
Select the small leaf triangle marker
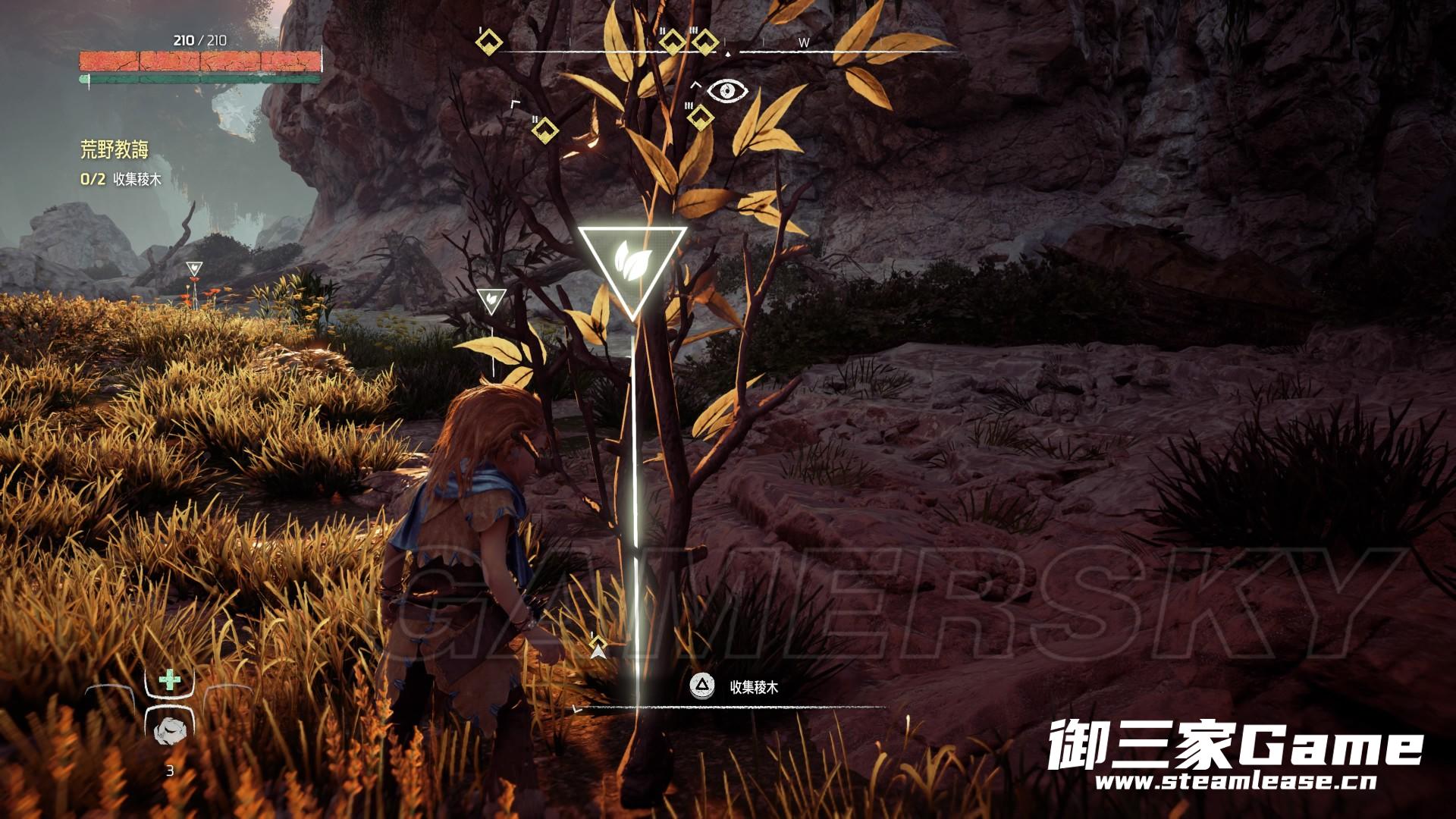click(x=491, y=300)
